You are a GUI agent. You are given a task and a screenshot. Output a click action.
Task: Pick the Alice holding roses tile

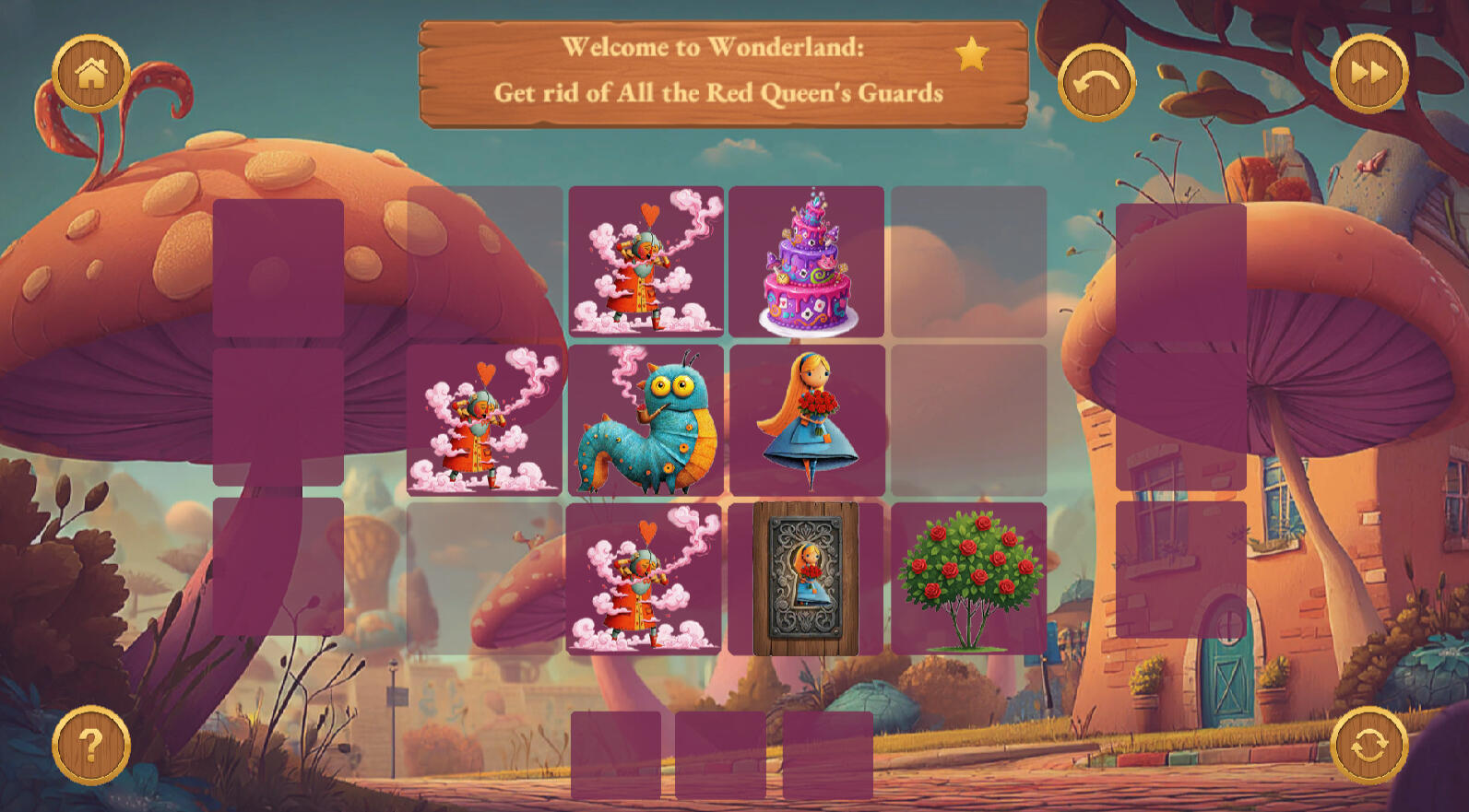tap(807, 420)
